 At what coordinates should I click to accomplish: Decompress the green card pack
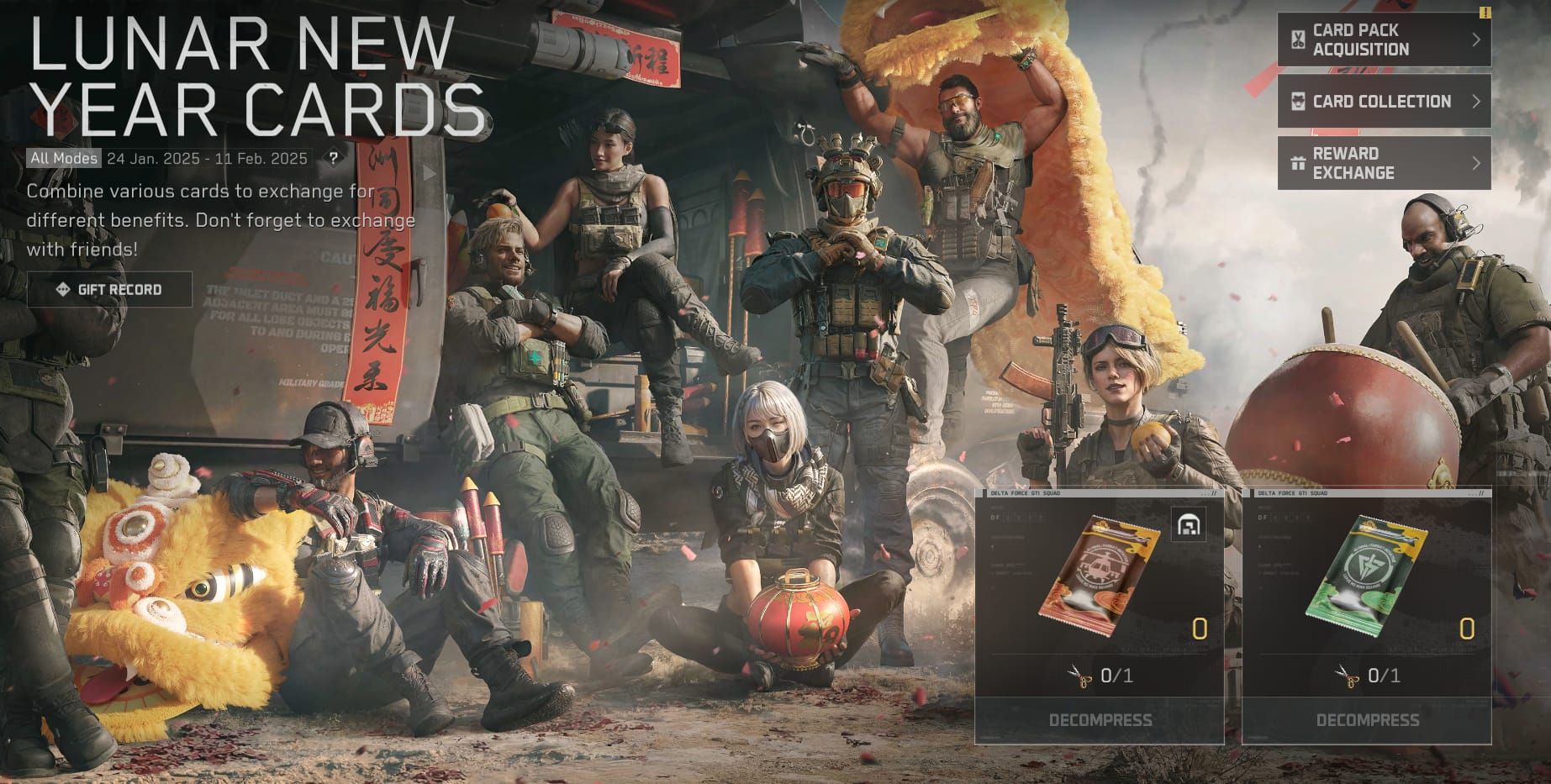(1367, 720)
